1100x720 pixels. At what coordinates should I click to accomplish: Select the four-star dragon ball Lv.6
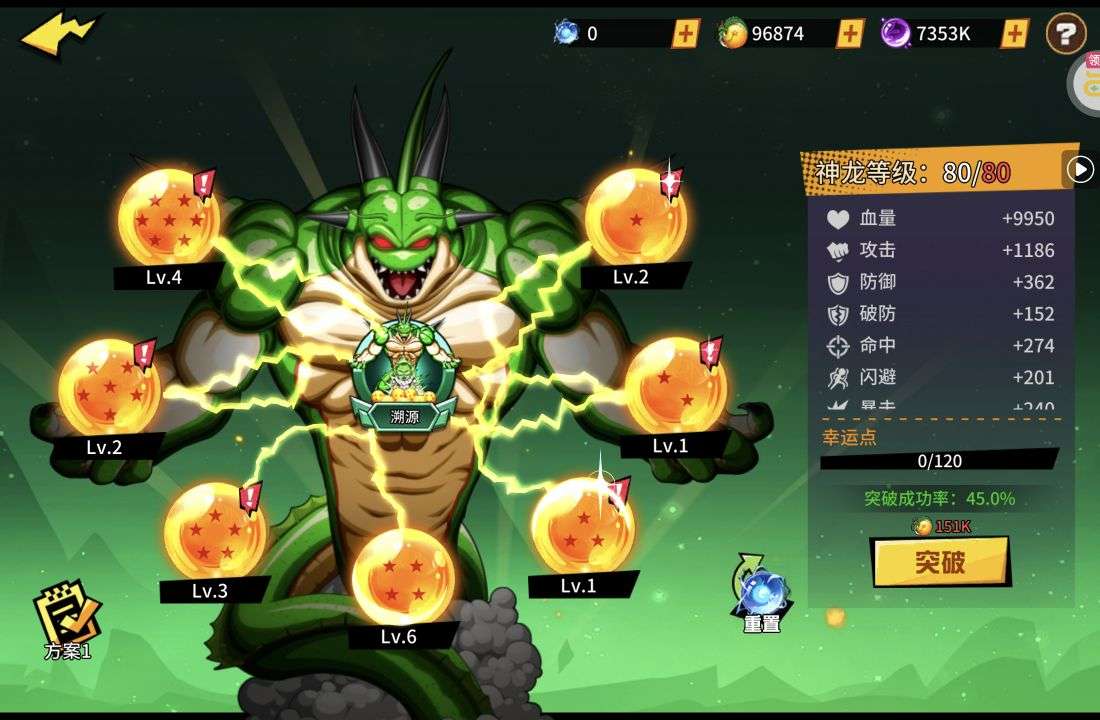(x=403, y=577)
